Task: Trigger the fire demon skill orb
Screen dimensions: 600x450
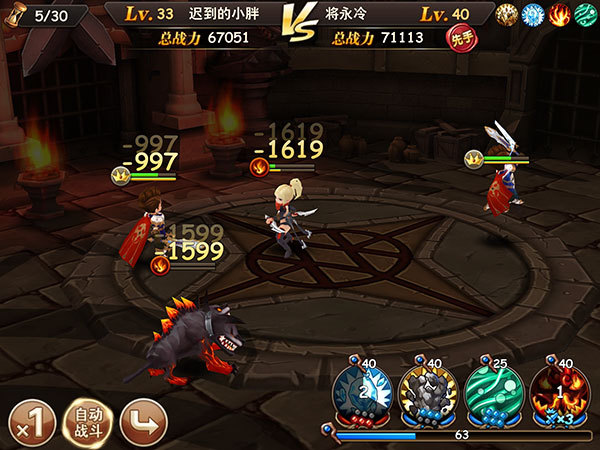Action: [x=556, y=396]
